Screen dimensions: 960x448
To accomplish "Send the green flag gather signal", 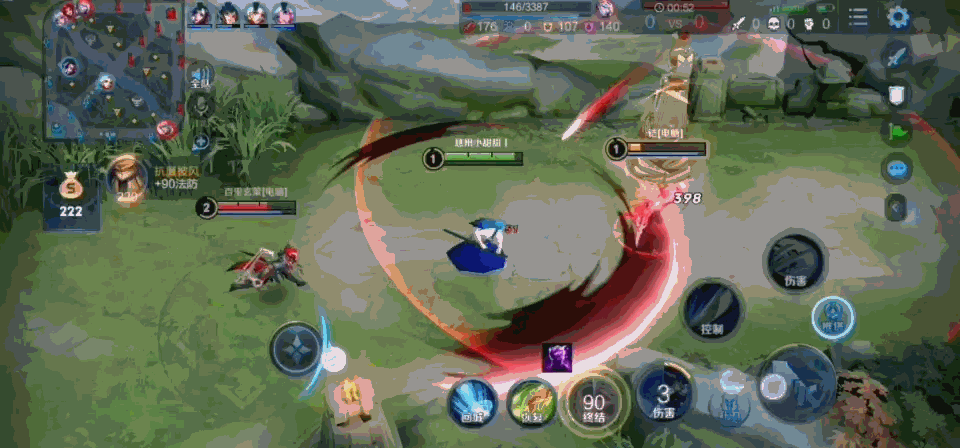I will click(x=896, y=131).
